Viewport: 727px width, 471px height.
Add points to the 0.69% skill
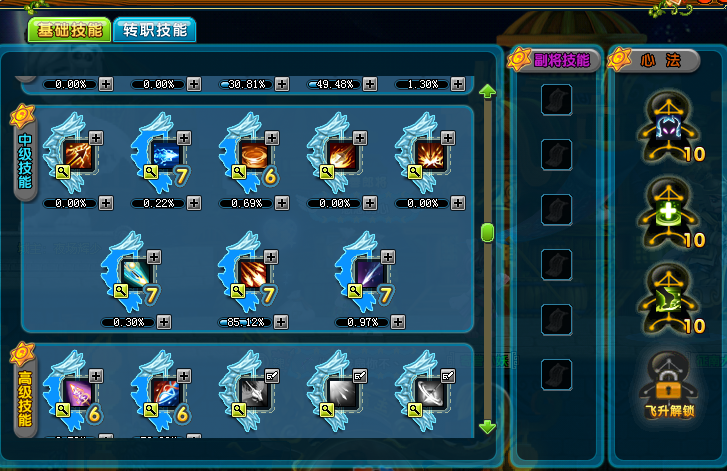[281, 203]
